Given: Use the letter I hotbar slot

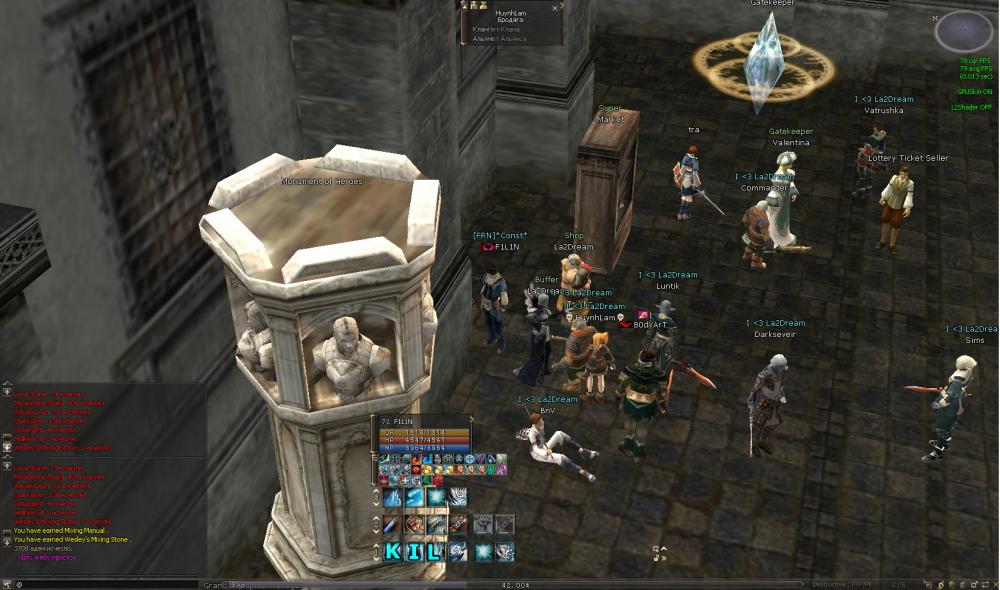Looking at the screenshot, I should click(x=413, y=551).
